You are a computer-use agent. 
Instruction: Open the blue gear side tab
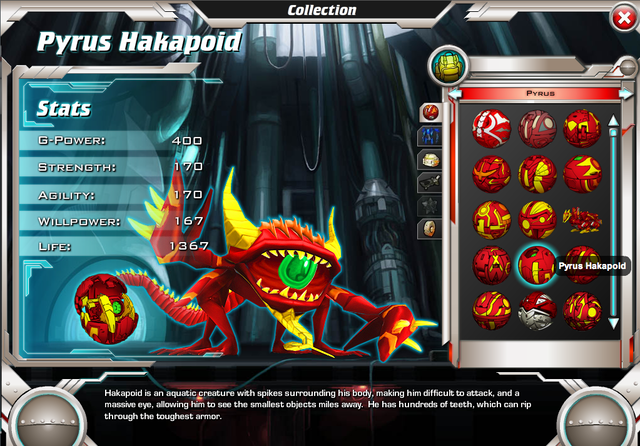[430, 134]
